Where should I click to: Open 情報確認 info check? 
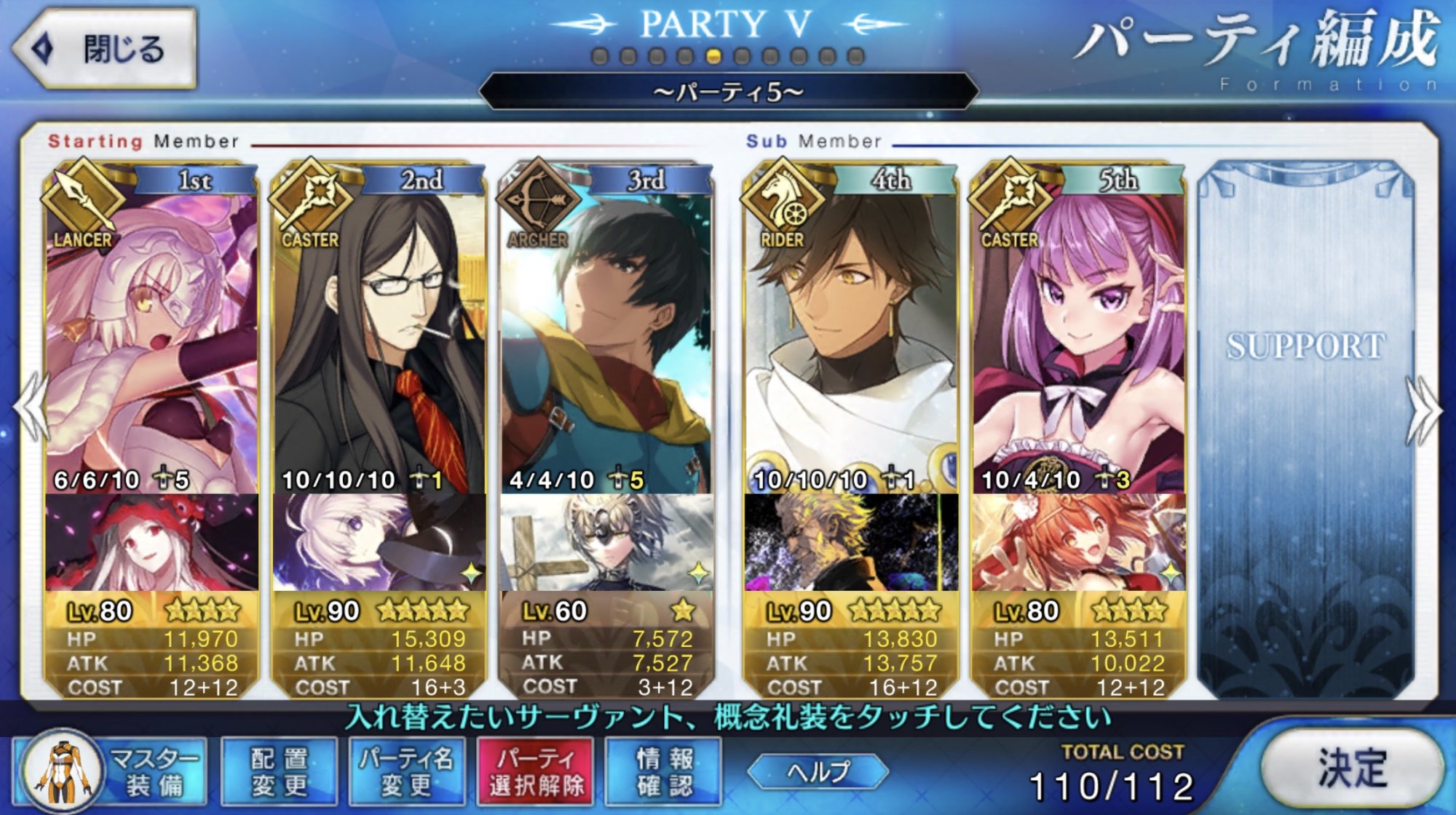663,771
